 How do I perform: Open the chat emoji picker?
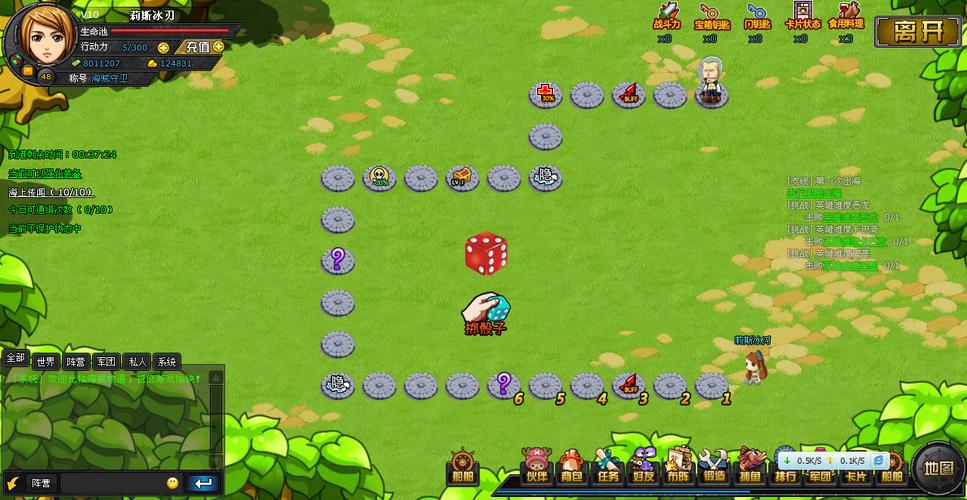173,483
